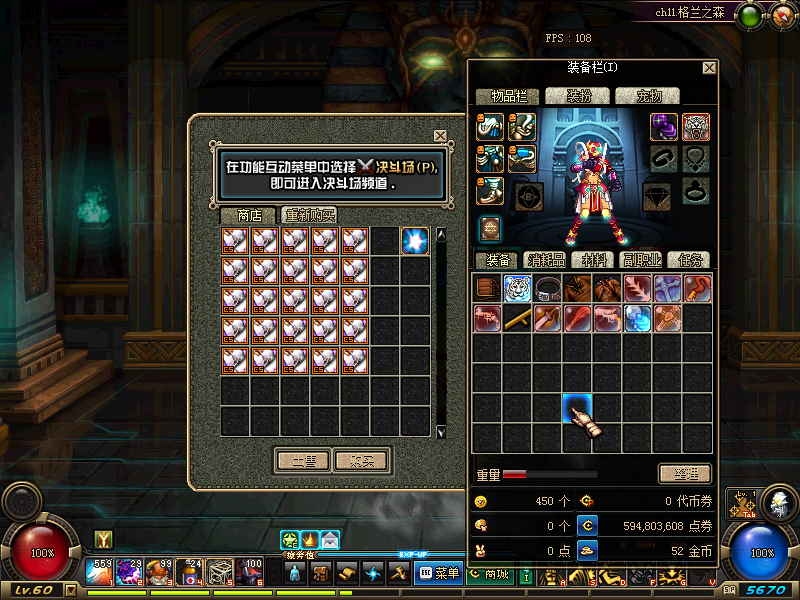Select the black belt item in inventory
Screen dimensions: 800x600
point(547,288)
